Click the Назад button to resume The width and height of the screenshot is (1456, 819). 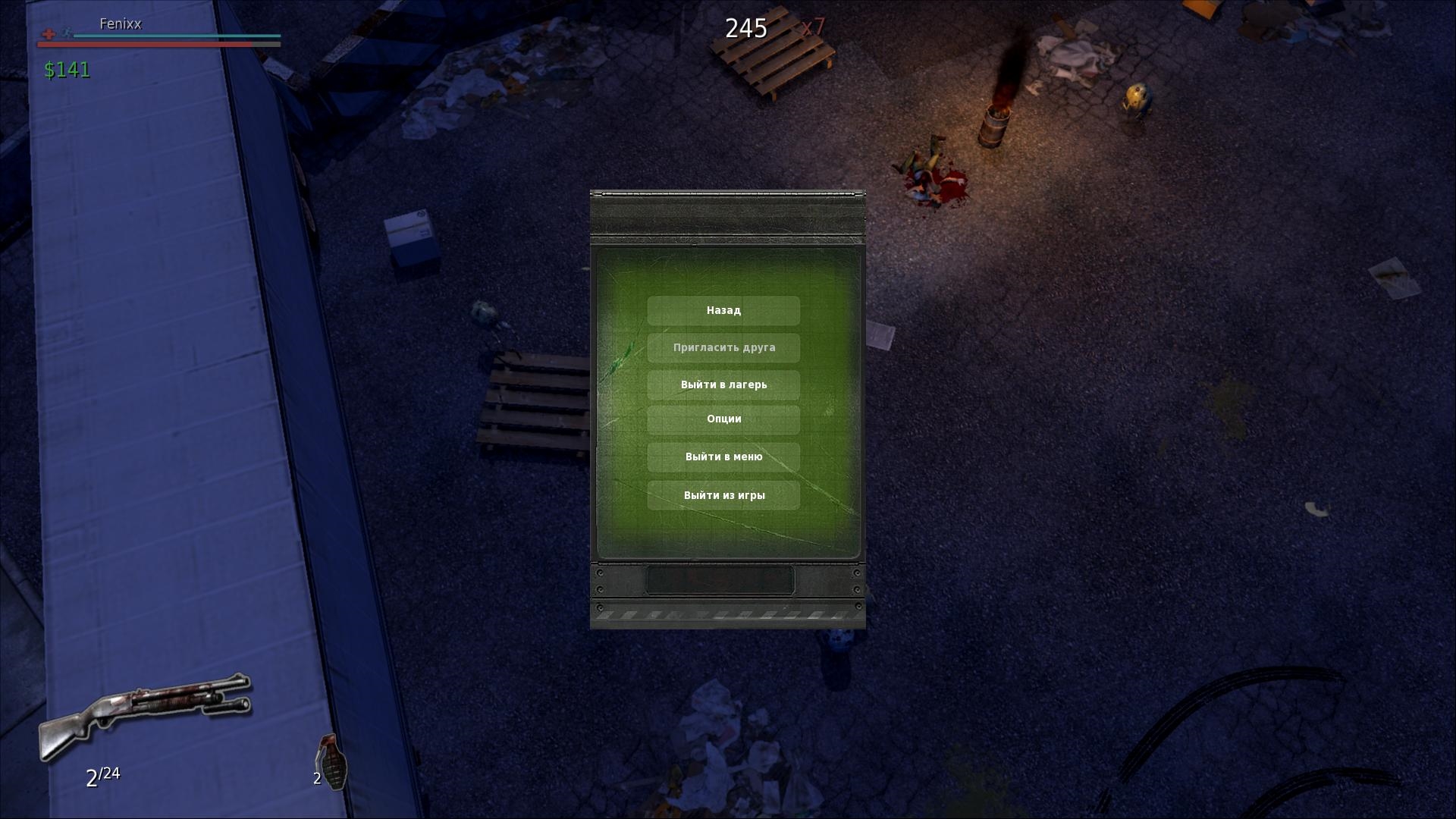(x=723, y=310)
